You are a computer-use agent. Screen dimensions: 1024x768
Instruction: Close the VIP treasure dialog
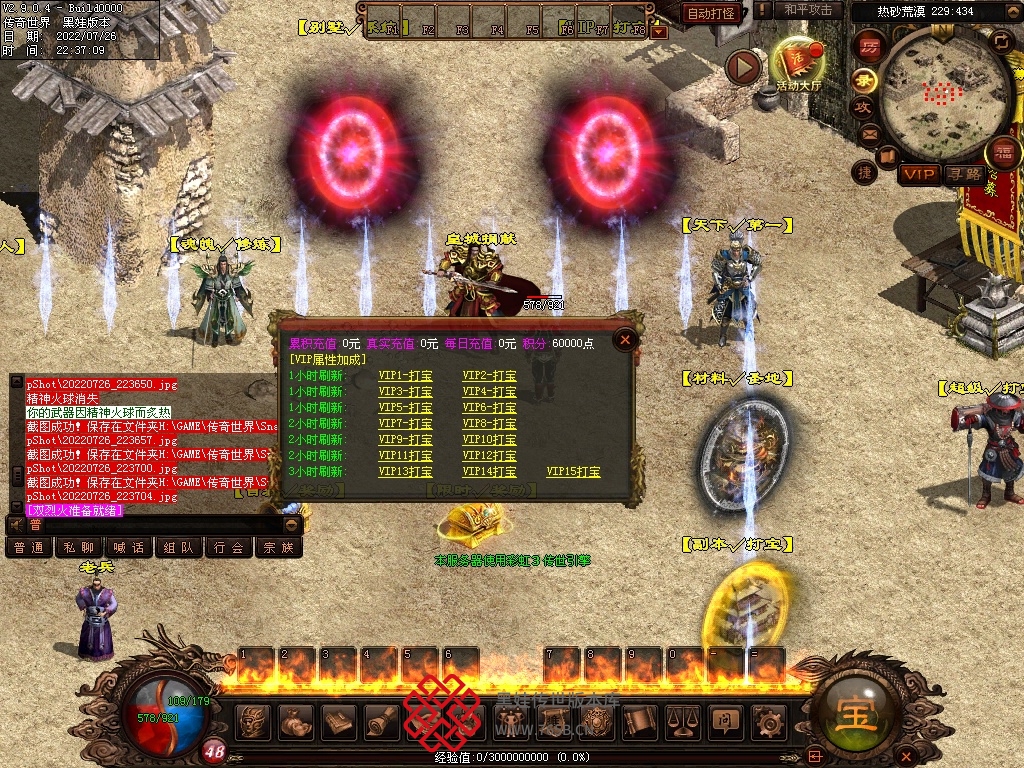point(625,340)
